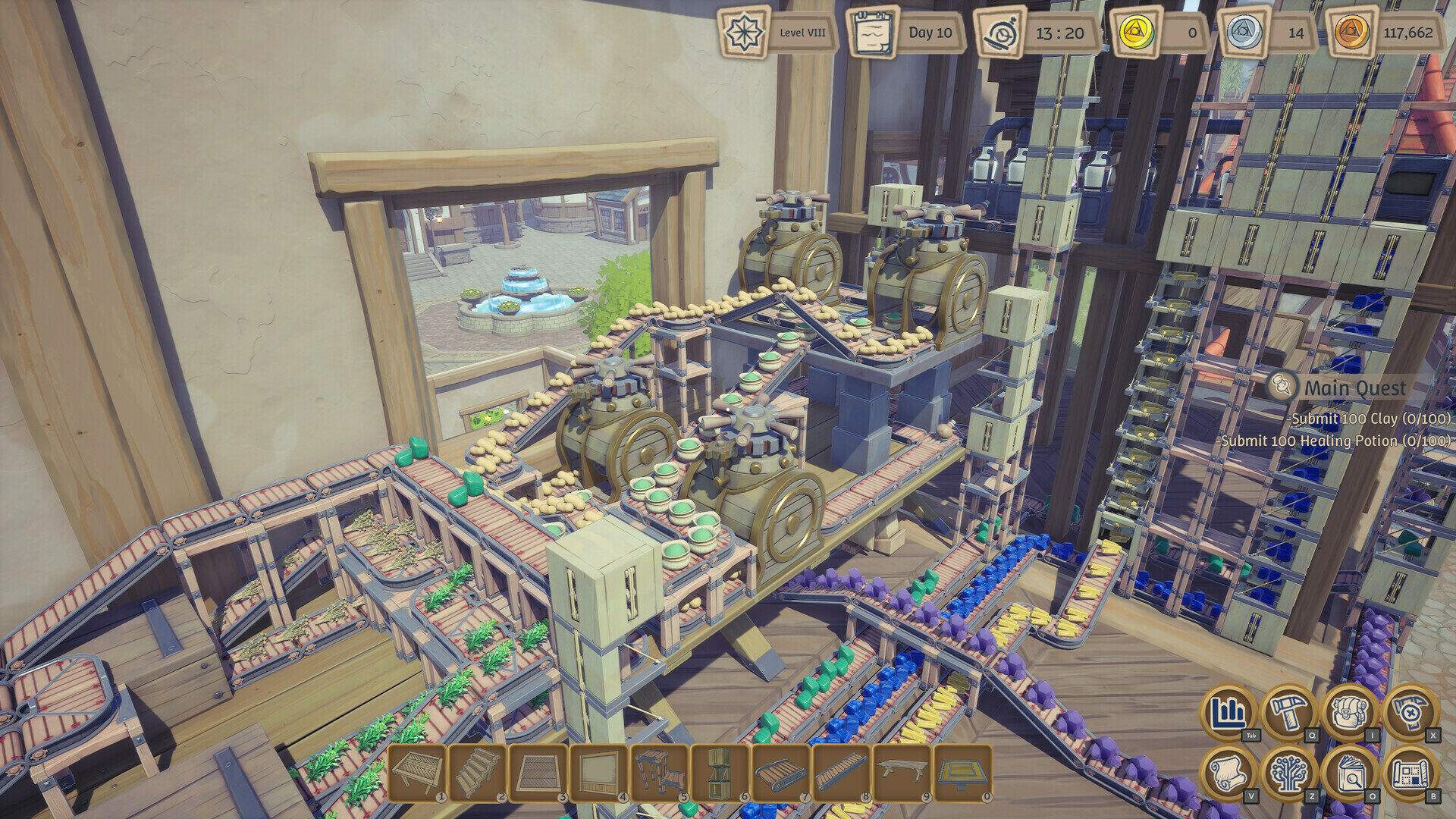Select the scaffold platform hotbar slot
Screen dimensions: 1456x819
click(x=660, y=773)
